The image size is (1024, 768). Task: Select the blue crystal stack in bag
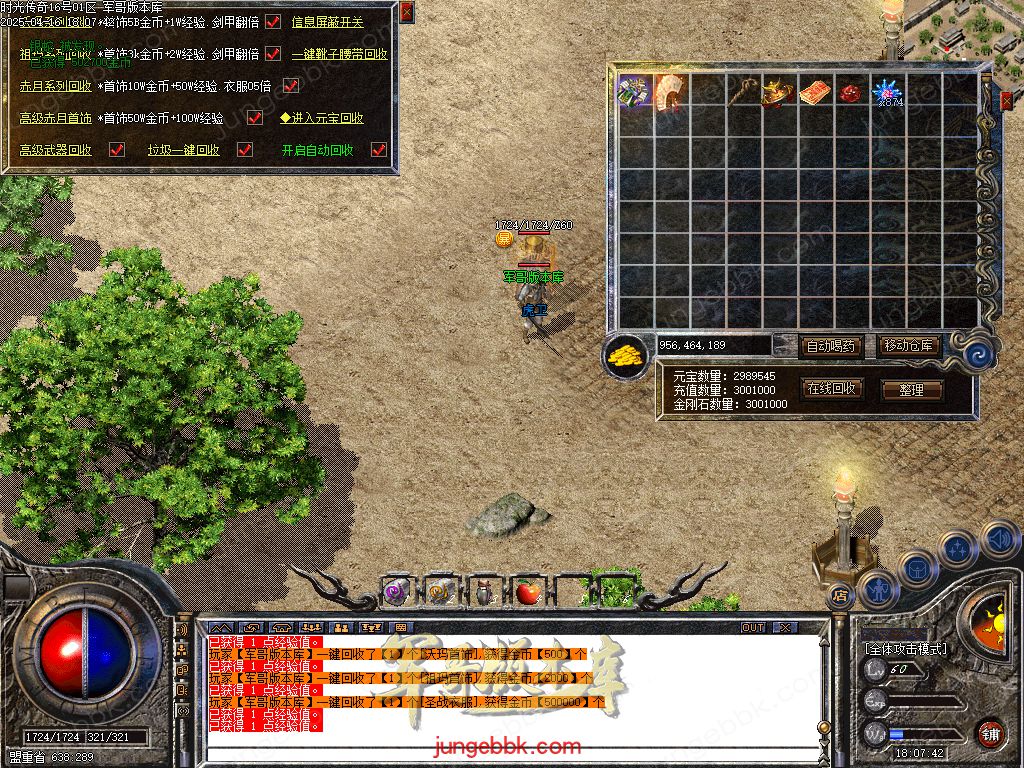pos(887,92)
